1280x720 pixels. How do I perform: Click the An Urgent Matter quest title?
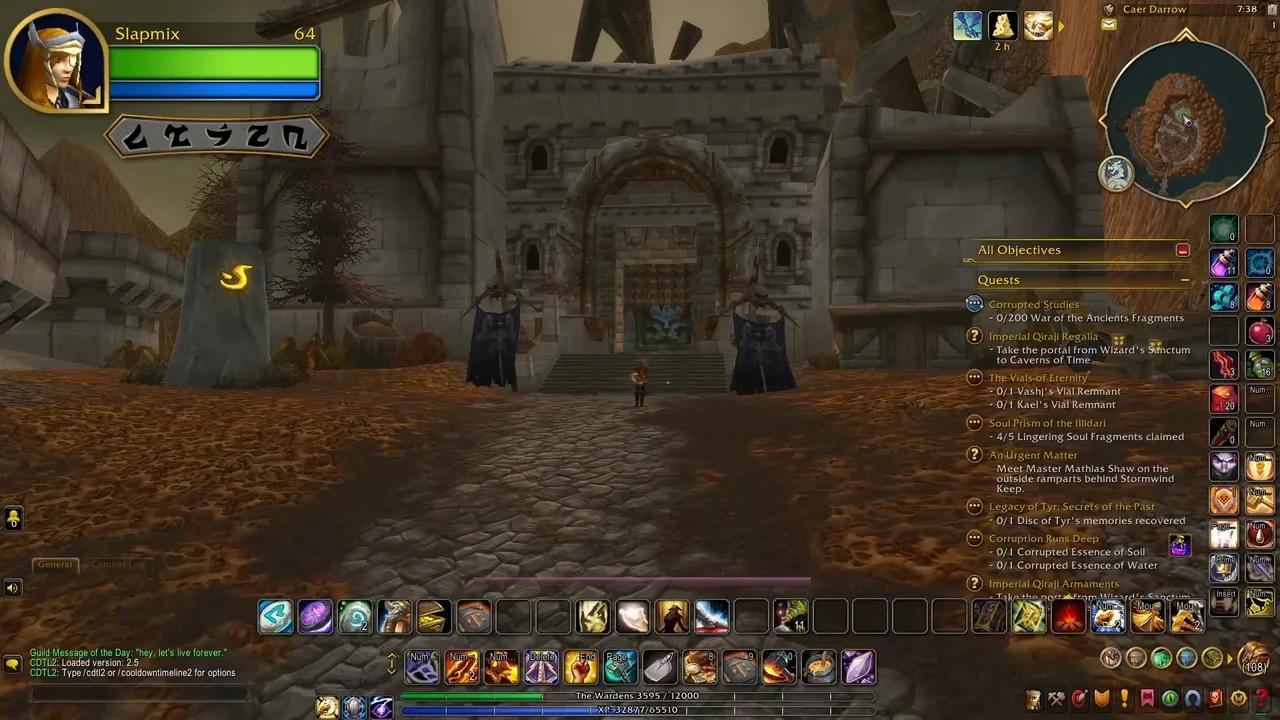pyautogui.click(x=1033, y=455)
